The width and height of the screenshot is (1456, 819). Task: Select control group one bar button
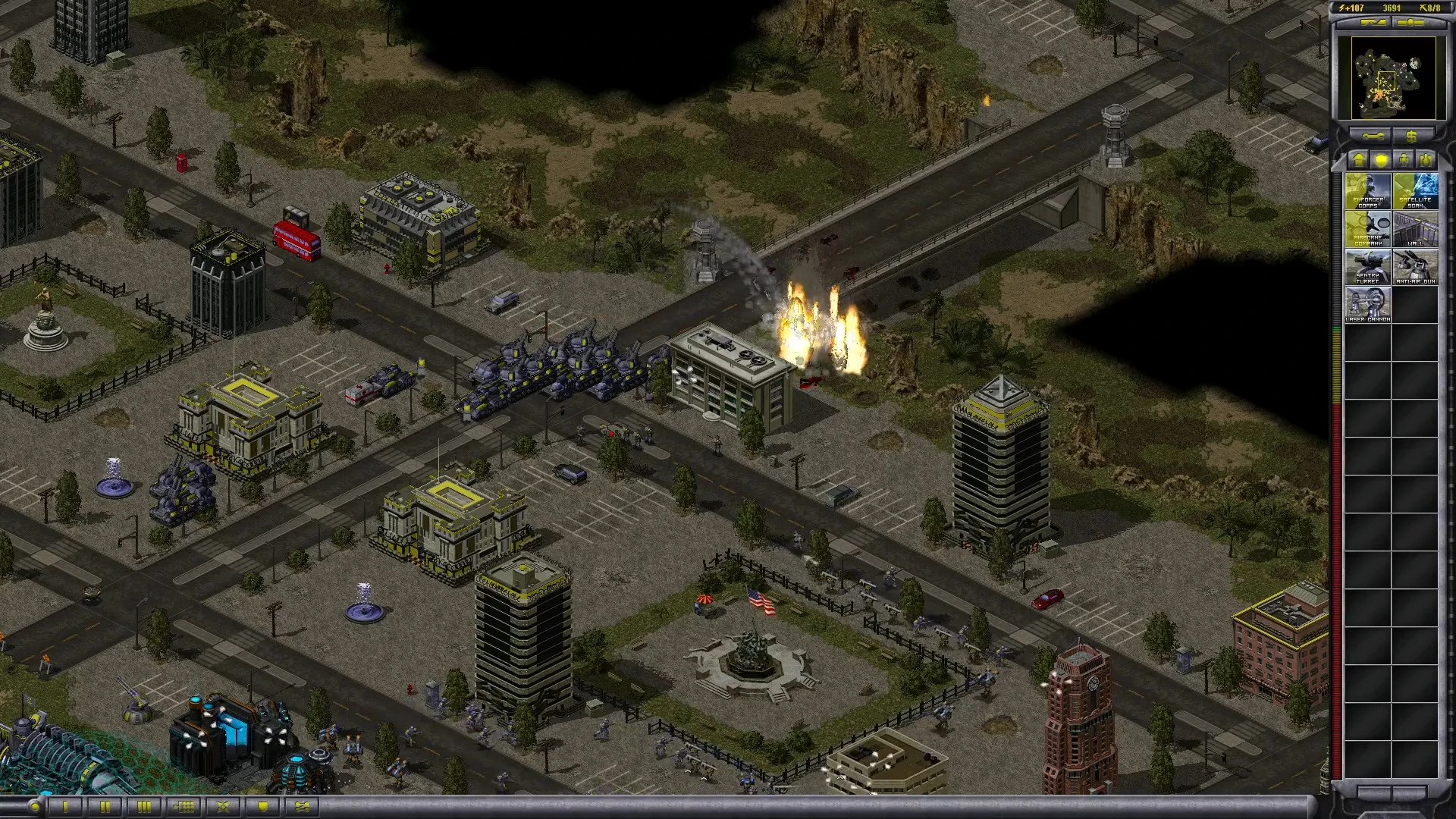click(x=65, y=806)
